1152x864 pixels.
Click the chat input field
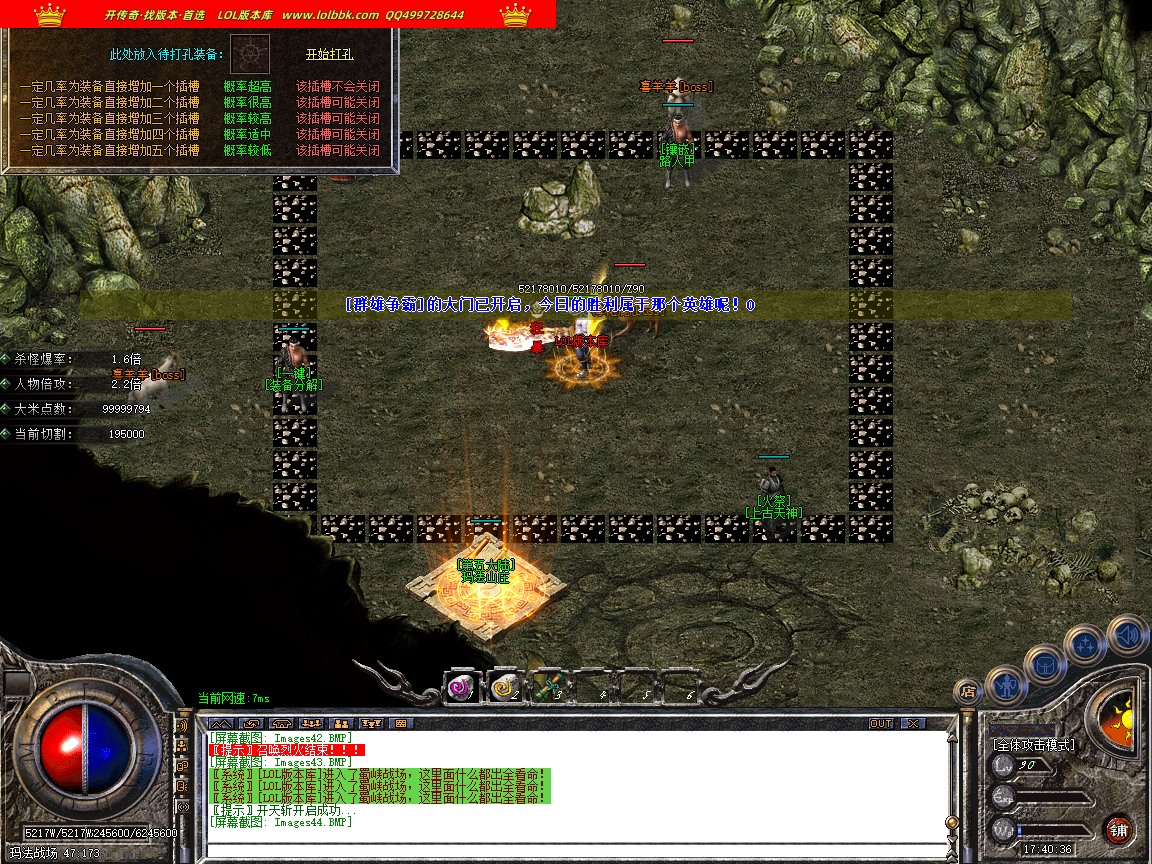[x=570, y=849]
